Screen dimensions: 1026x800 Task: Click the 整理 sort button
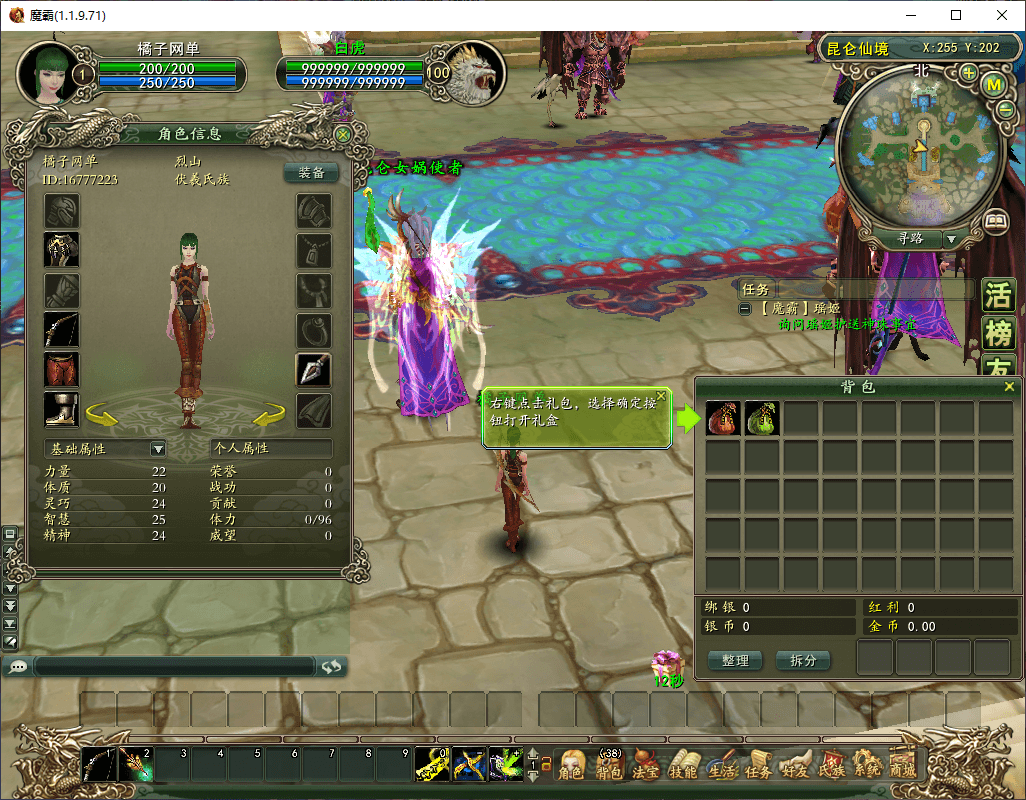tap(735, 661)
